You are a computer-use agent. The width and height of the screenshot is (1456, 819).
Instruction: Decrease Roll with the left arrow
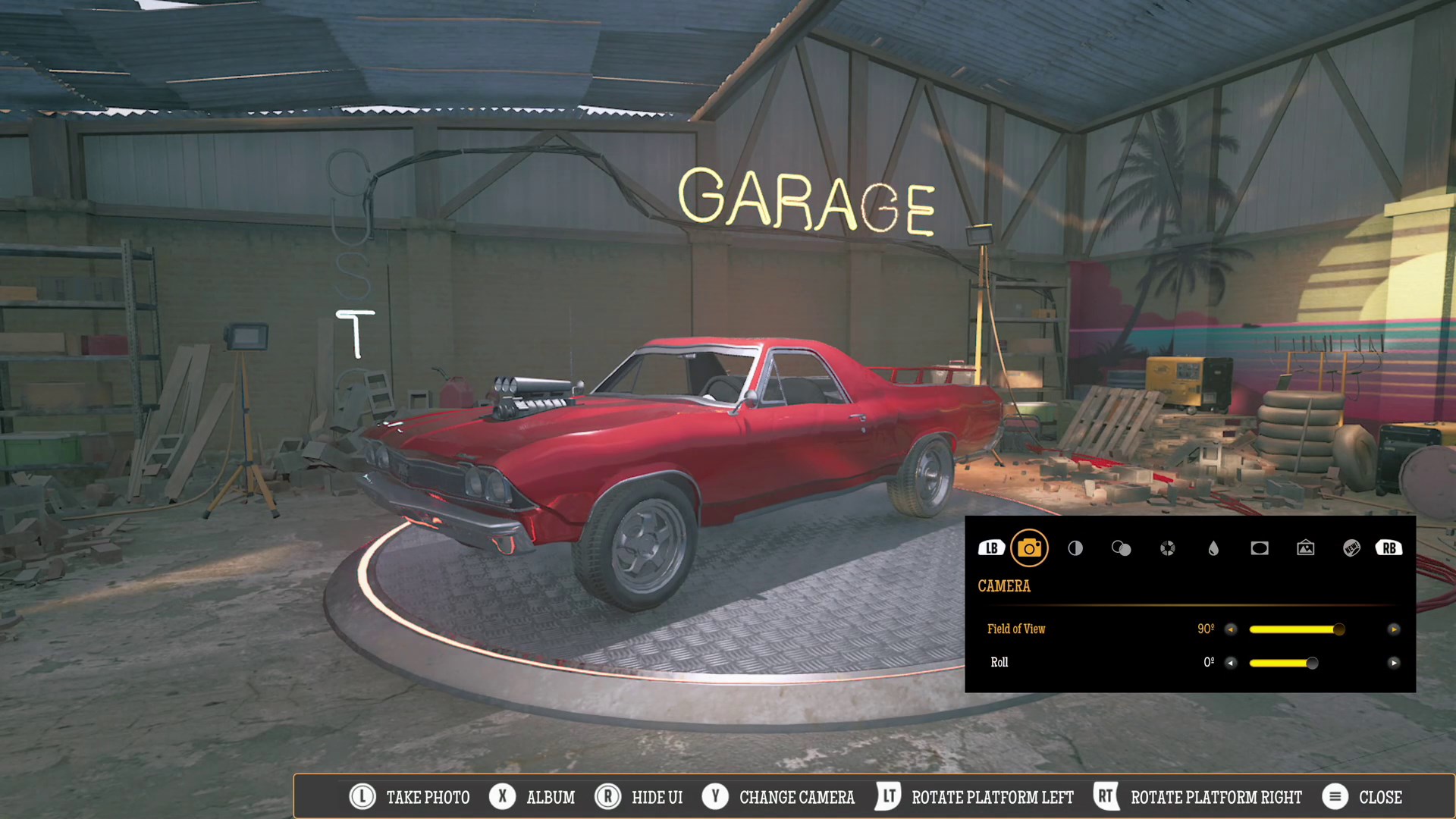1231,663
